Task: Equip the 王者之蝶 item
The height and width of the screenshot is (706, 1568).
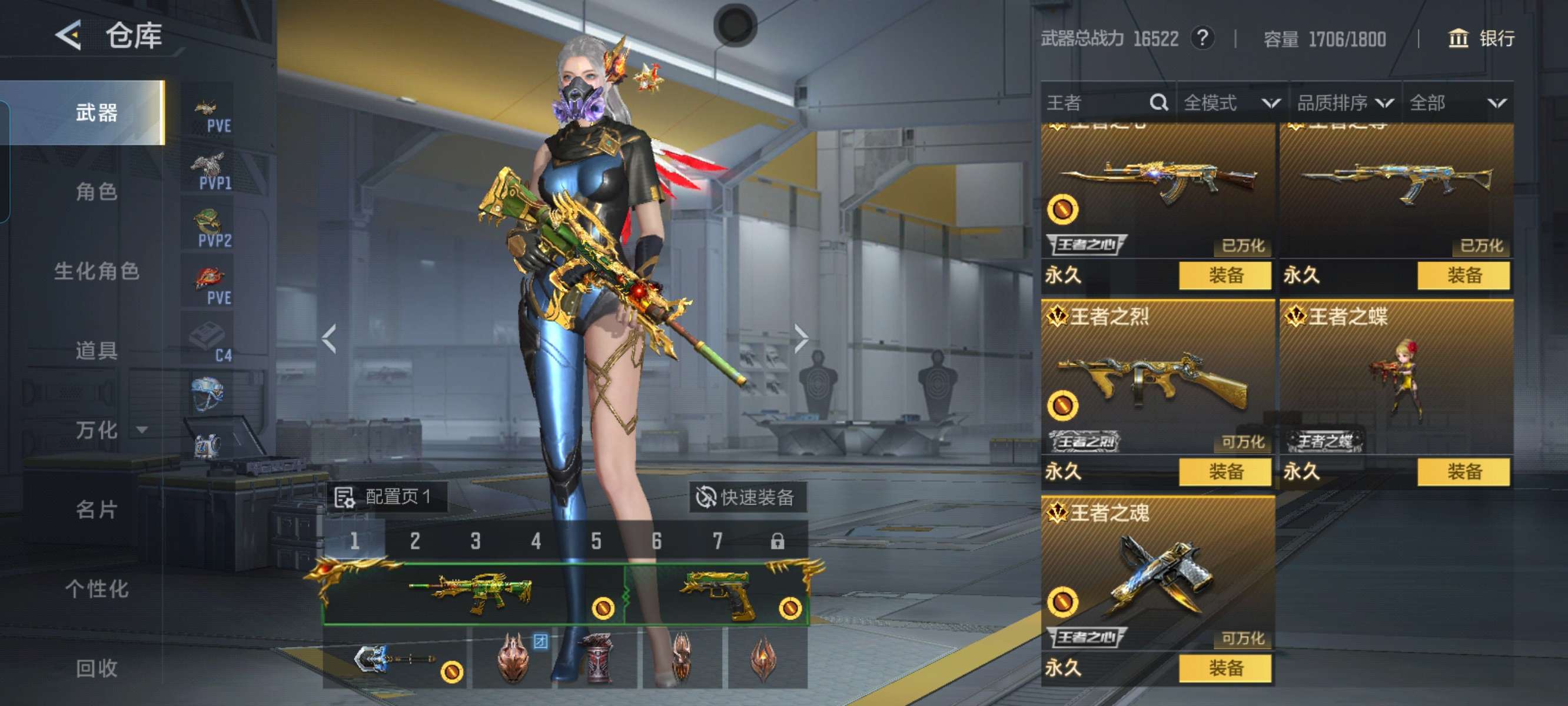Action: (x=1463, y=472)
